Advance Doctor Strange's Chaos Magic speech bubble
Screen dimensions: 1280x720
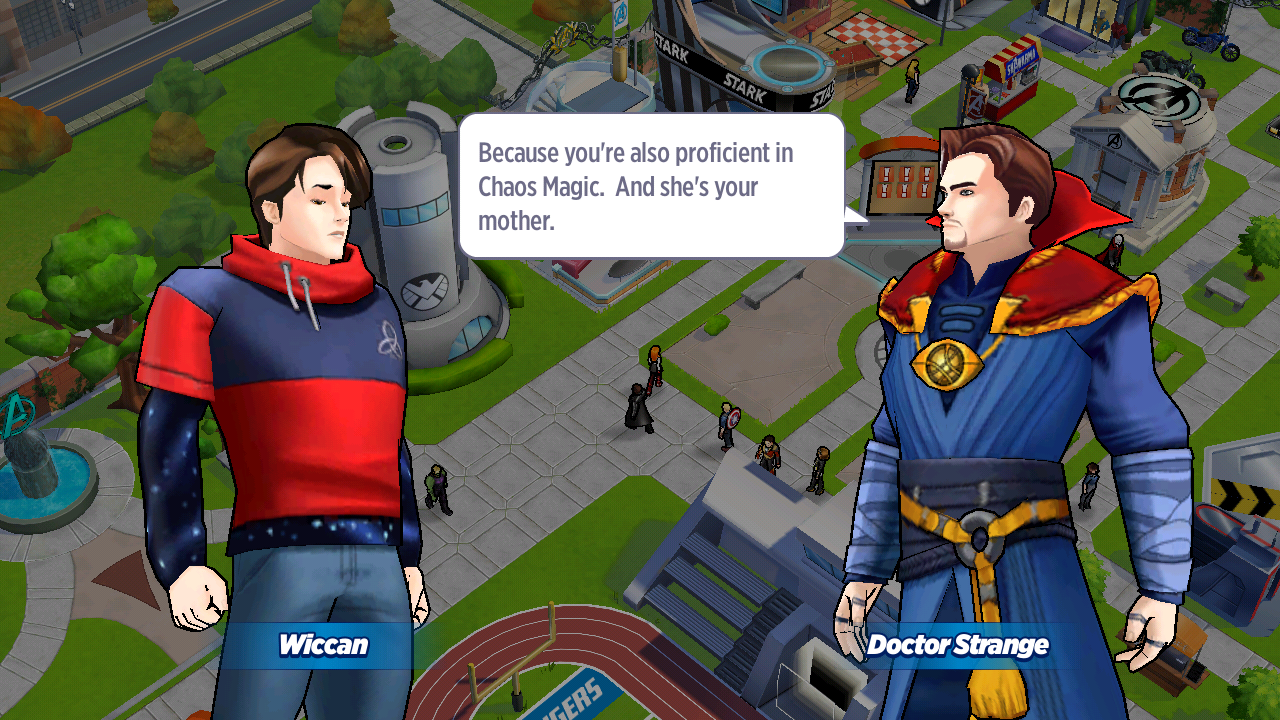tap(652, 186)
